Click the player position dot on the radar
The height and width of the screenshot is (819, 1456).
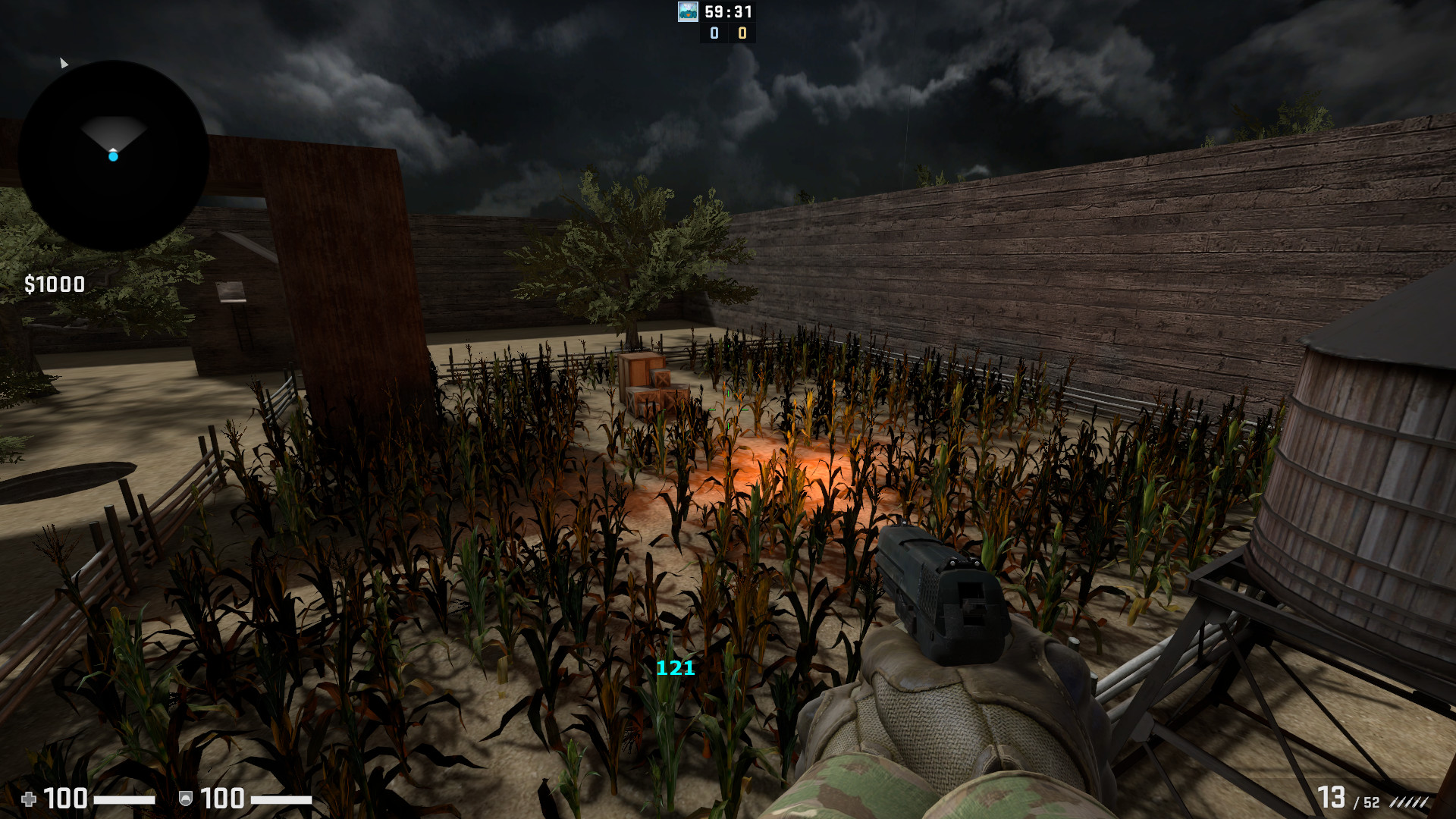(114, 157)
